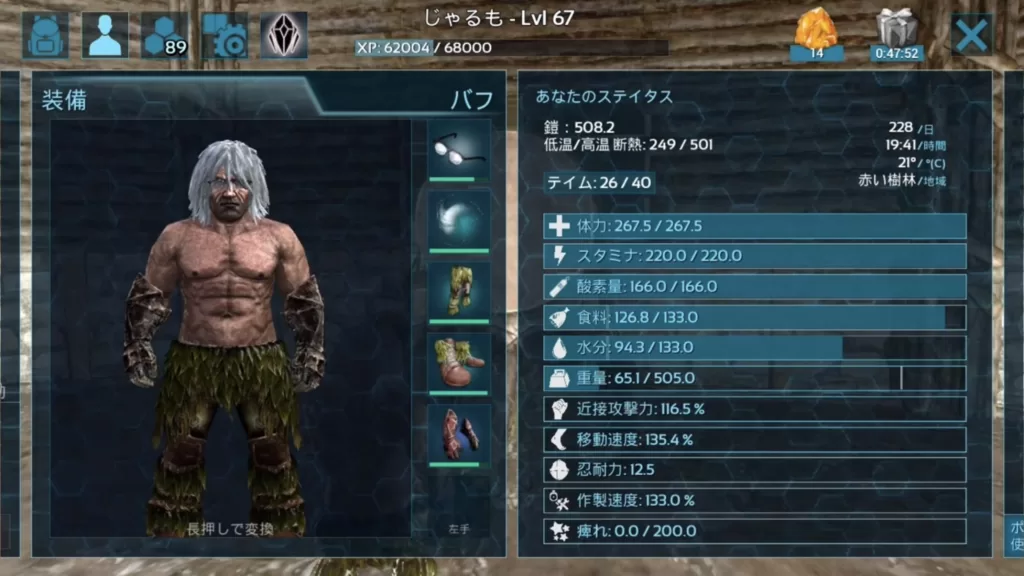Select the ghillie leggings slot
Screen dimensions: 1024x576
(459, 291)
